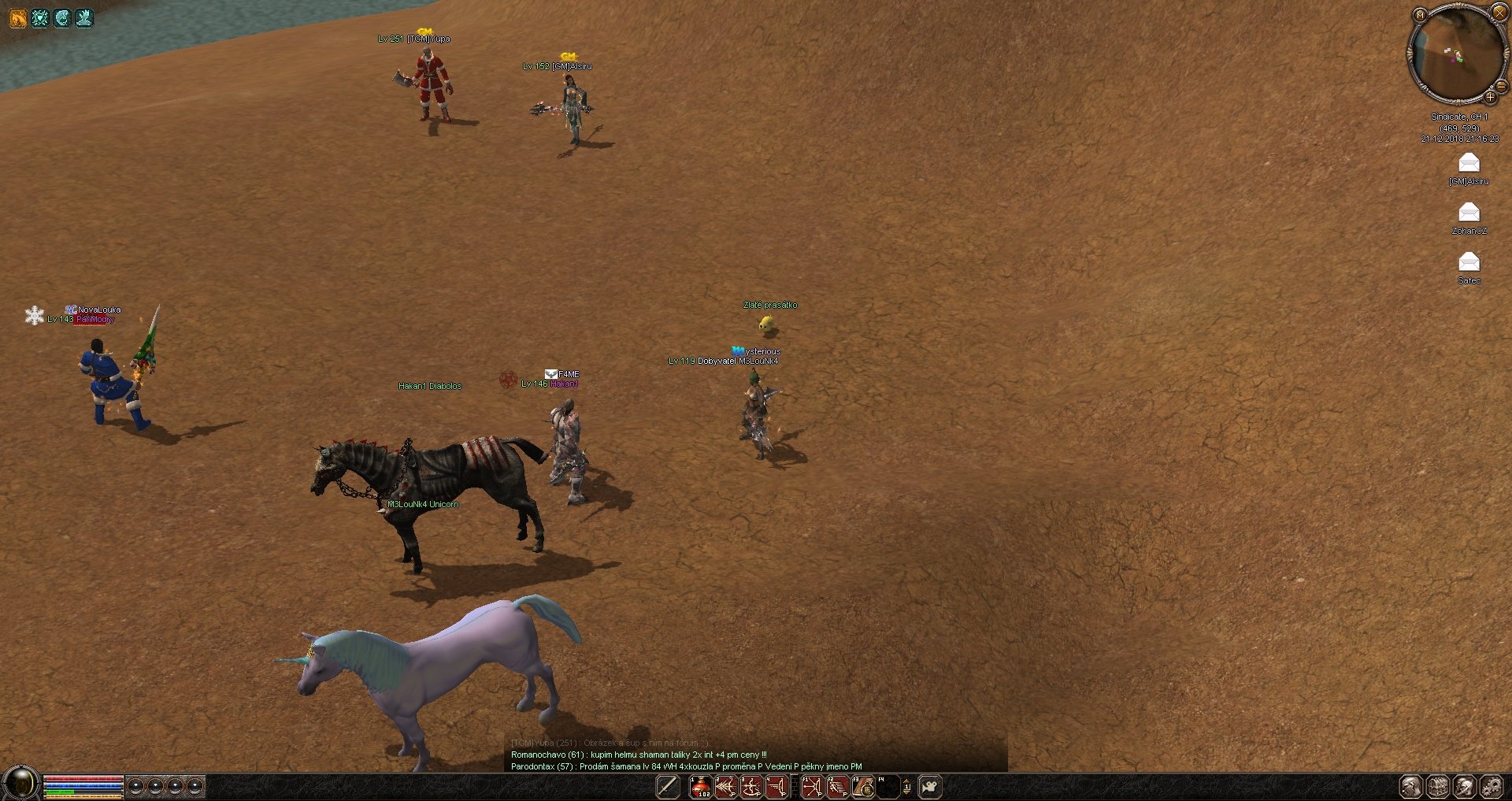This screenshot has height=801, width=1512.
Task: Click the circular minimap
Action: pos(1457,54)
